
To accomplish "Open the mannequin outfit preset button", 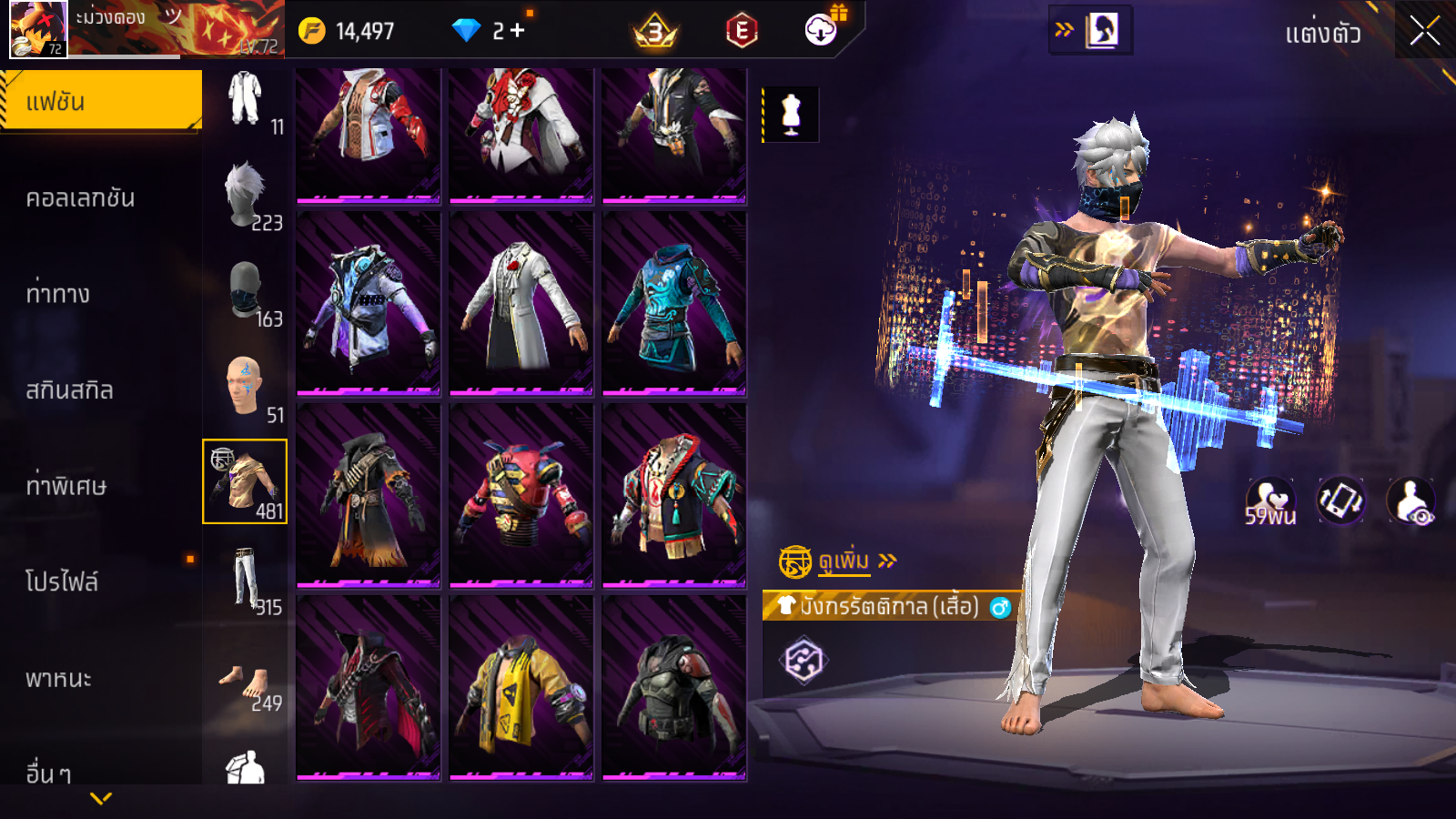I will point(791,115).
